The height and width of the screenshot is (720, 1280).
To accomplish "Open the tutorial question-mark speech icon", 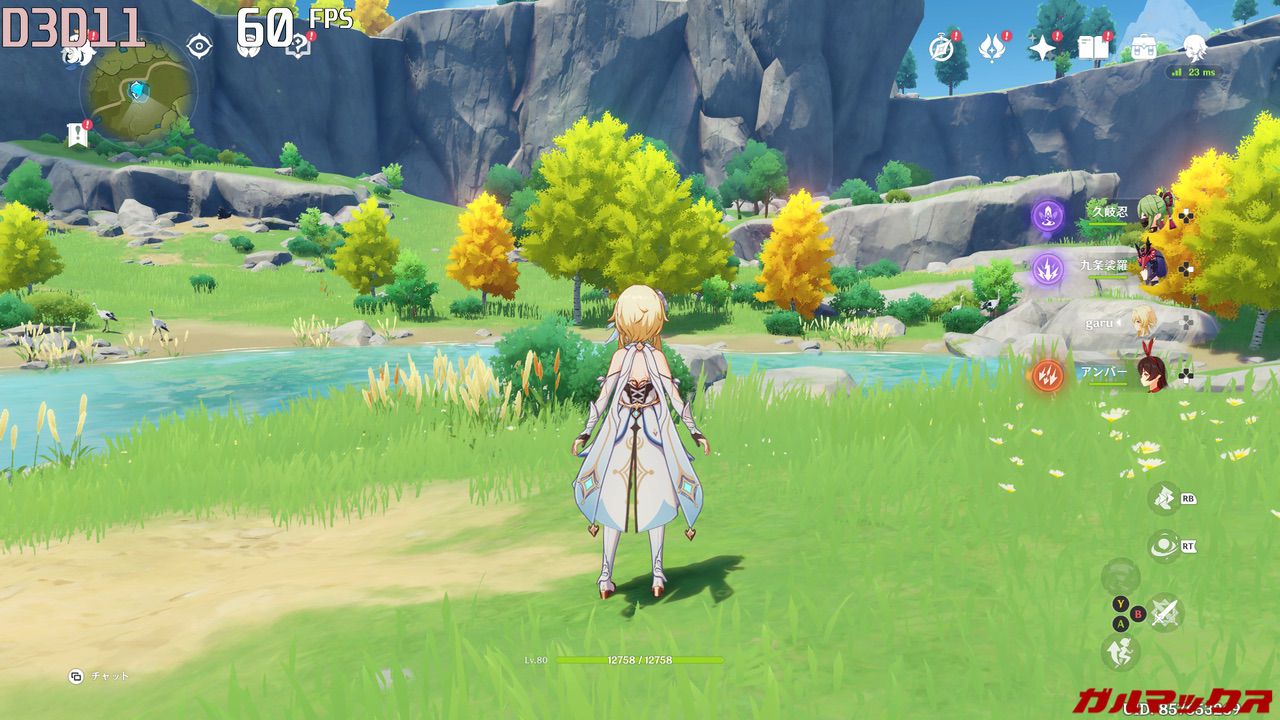I will [297, 46].
